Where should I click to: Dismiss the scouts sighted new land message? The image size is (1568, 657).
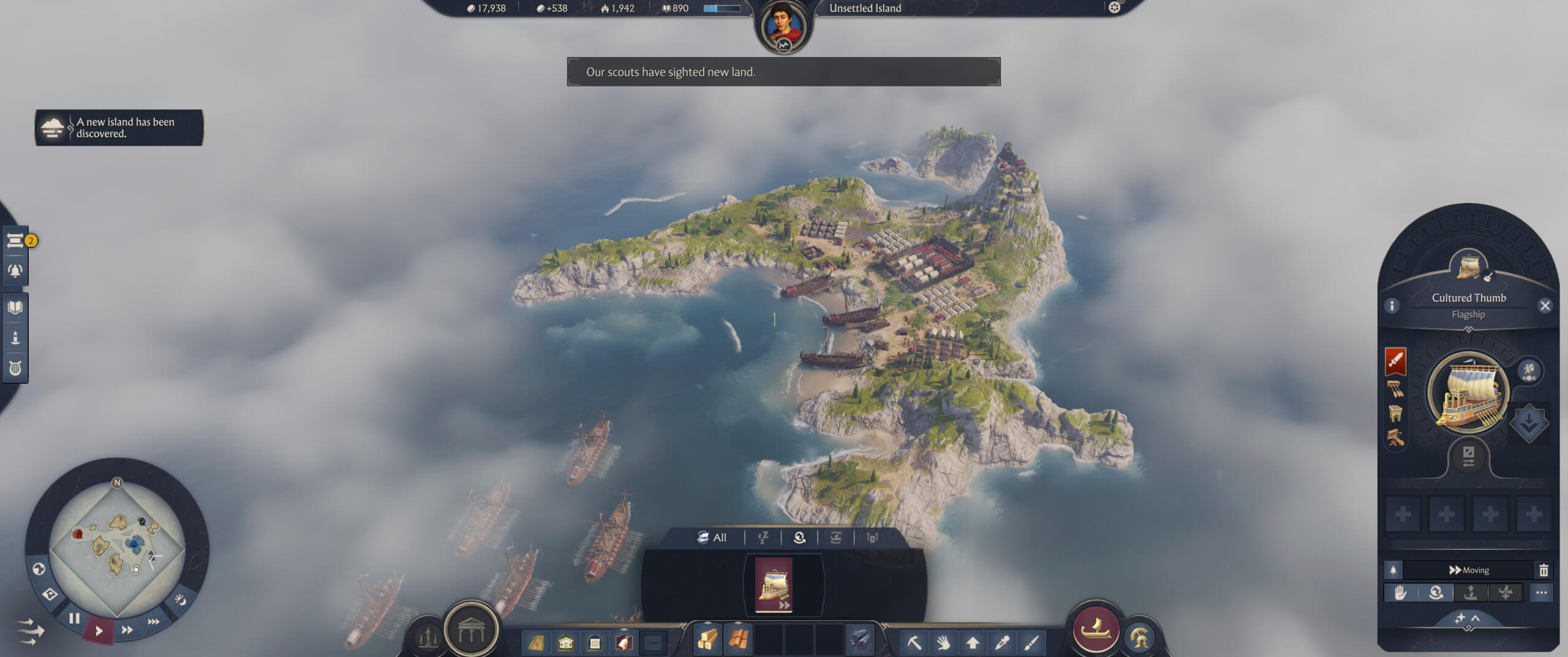pyautogui.click(x=786, y=72)
